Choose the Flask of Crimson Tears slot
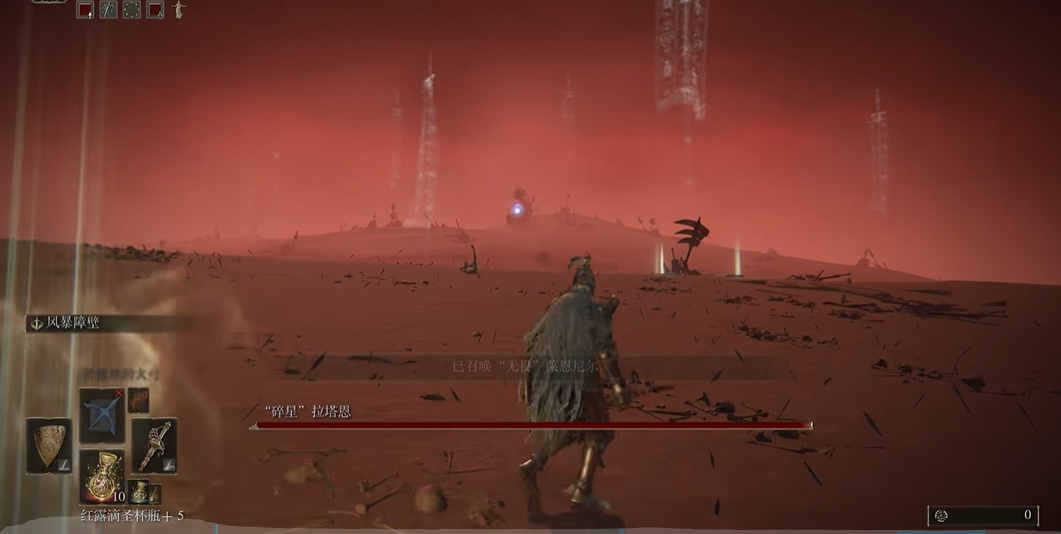 (102, 476)
